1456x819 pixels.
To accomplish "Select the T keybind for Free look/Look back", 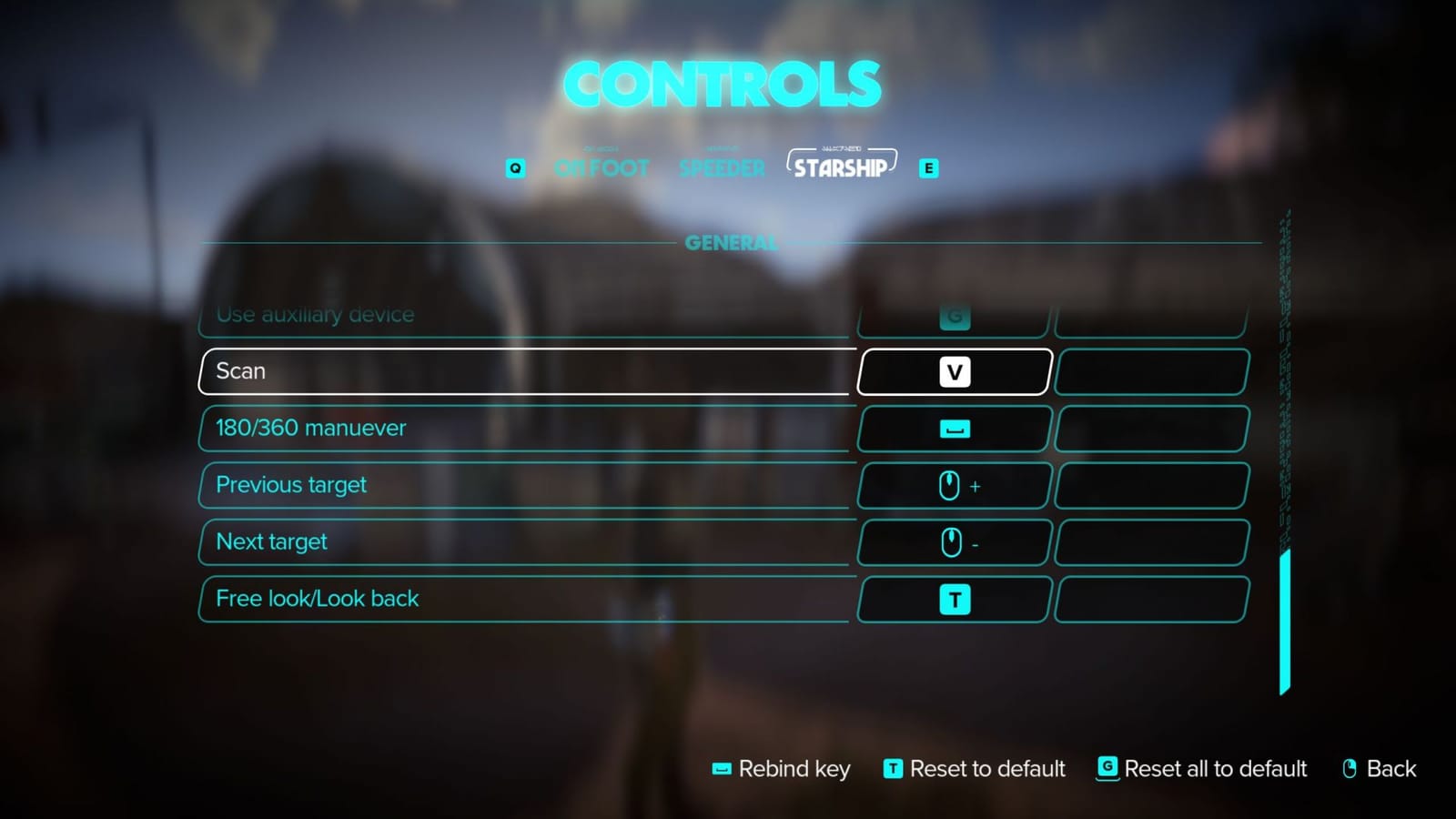I will [953, 599].
